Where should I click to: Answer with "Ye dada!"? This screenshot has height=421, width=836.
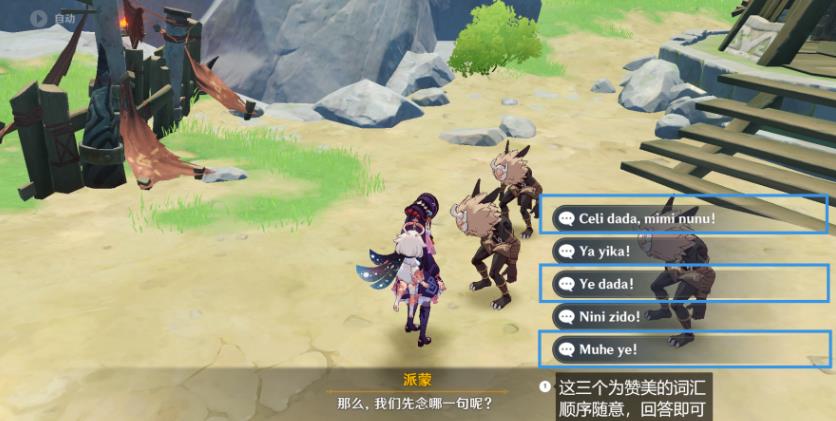tap(606, 284)
